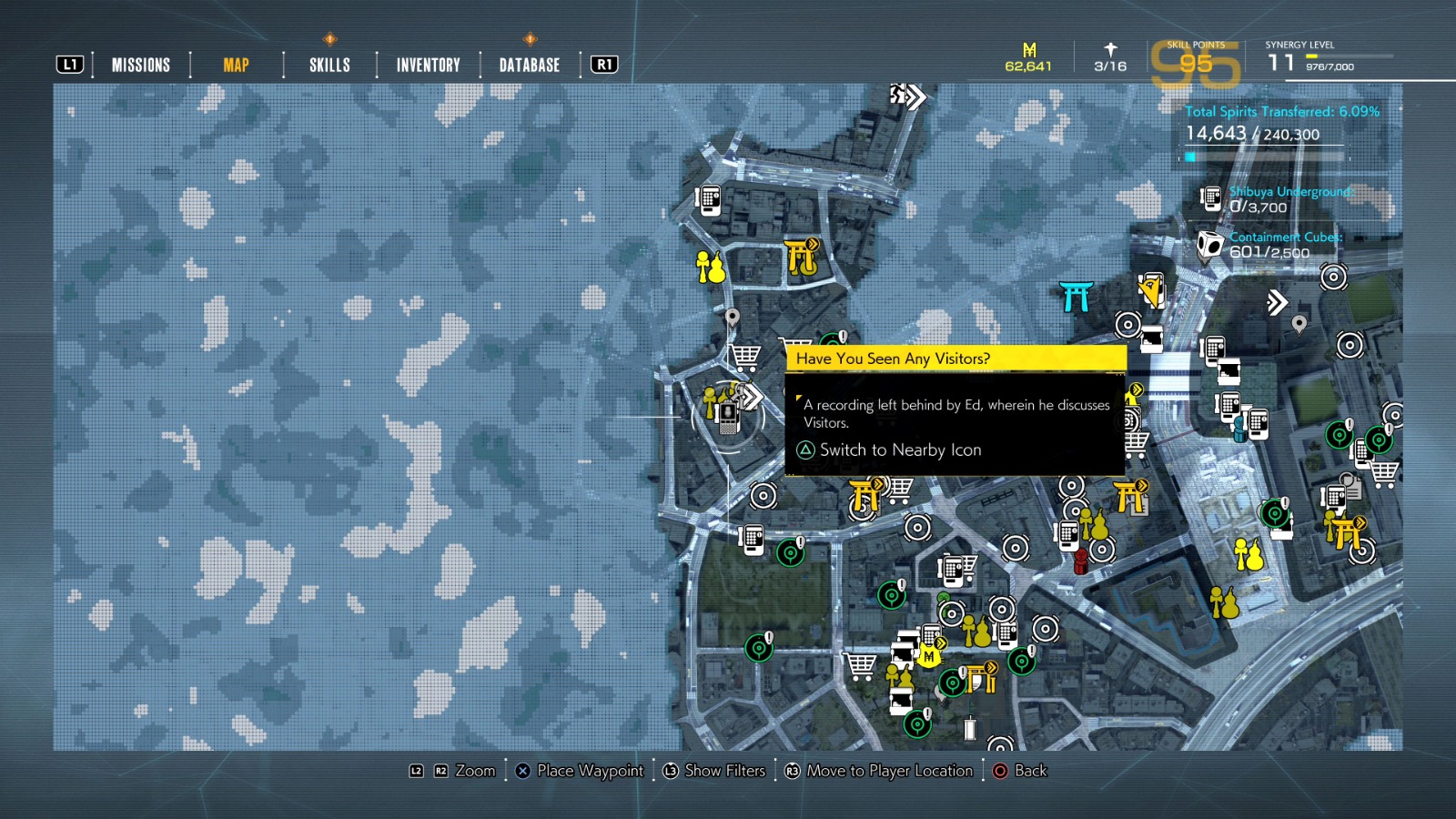Select a green spirit collection circle icon
Viewport: 1456px width, 819px height.
790,552
